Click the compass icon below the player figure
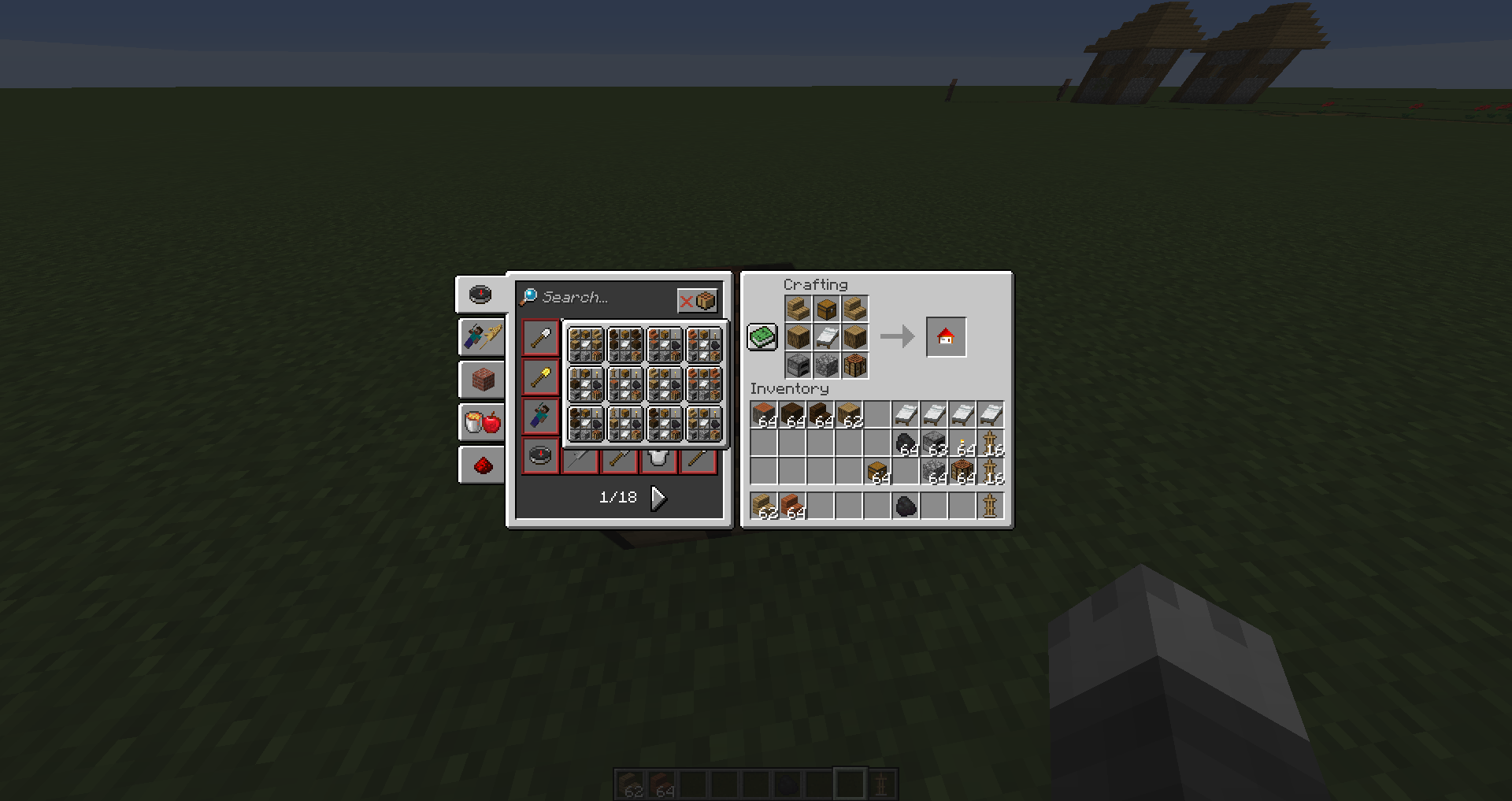Viewport: 1512px width, 801px height. 540,455
